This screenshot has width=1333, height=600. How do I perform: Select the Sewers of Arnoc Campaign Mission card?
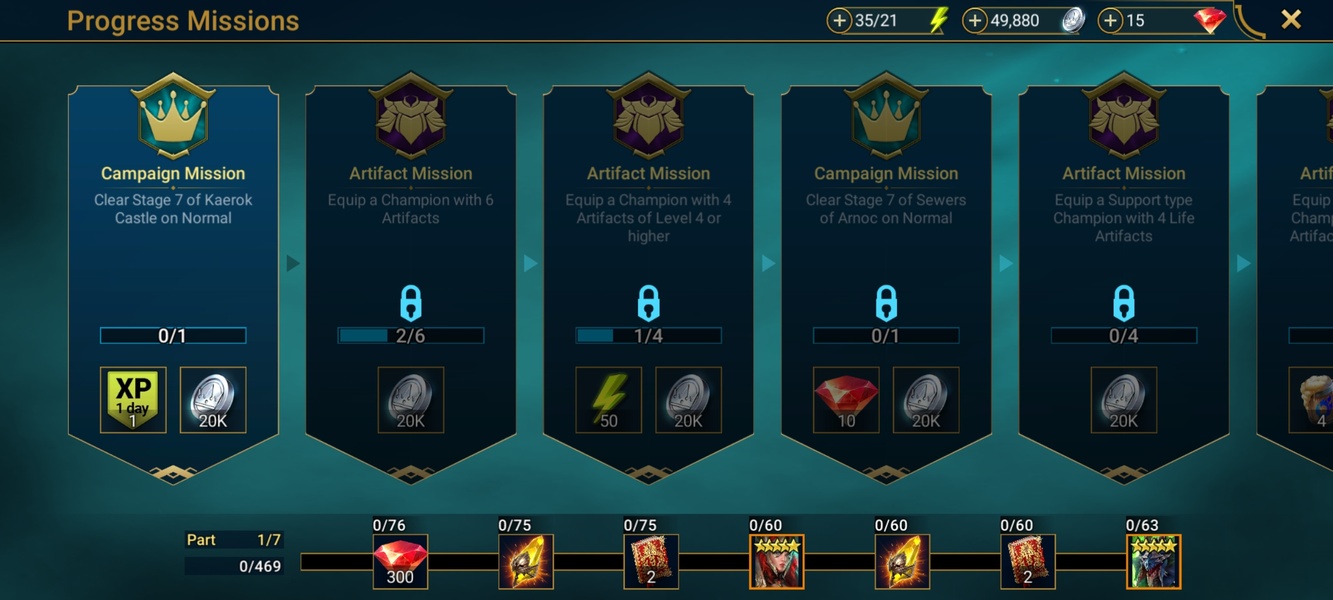click(886, 270)
